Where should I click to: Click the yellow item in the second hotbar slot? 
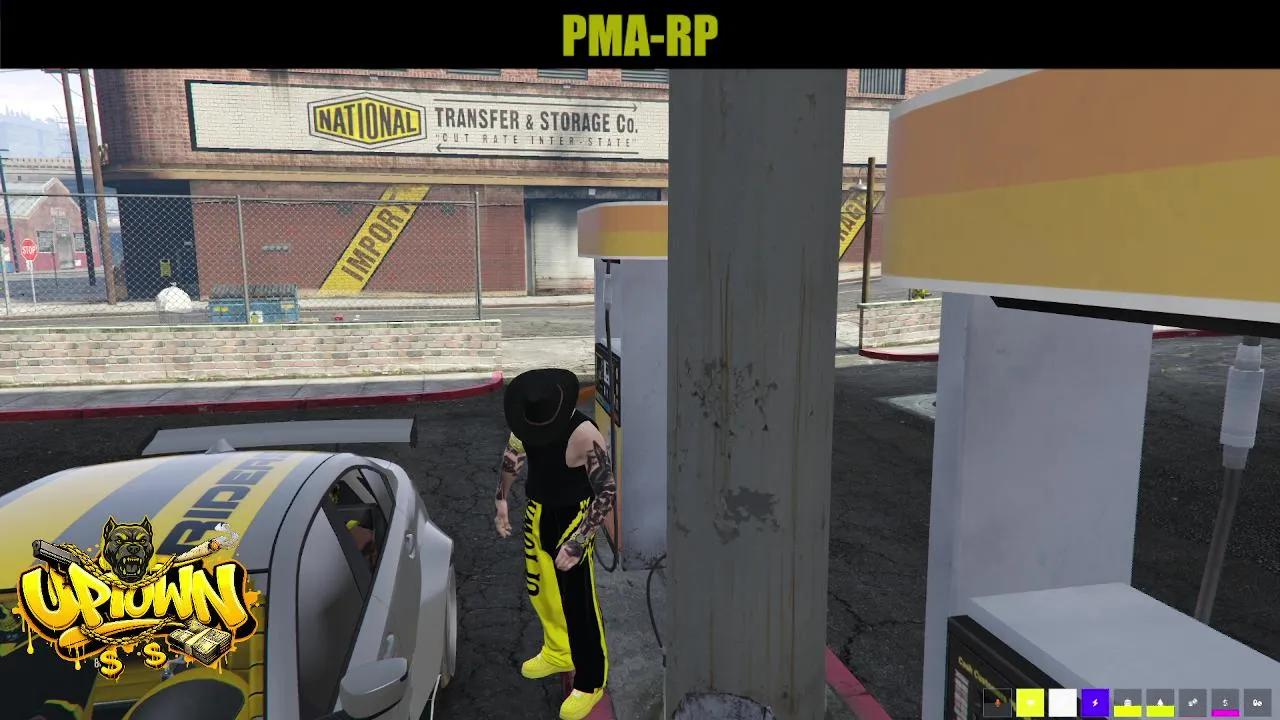[1032, 701]
